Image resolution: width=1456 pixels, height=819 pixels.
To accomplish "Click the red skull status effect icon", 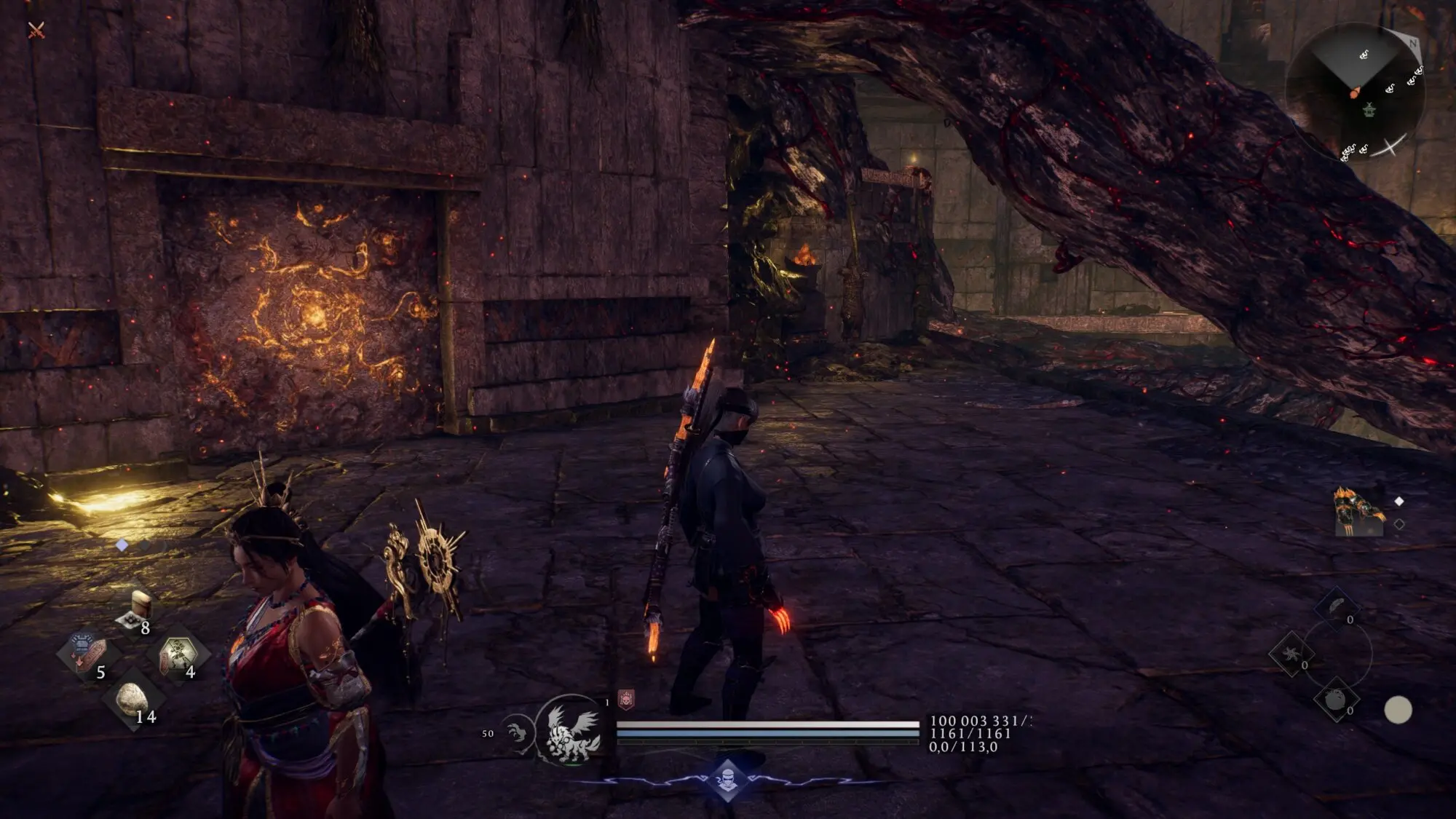I will pyautogui.click(x=626, y=700).
